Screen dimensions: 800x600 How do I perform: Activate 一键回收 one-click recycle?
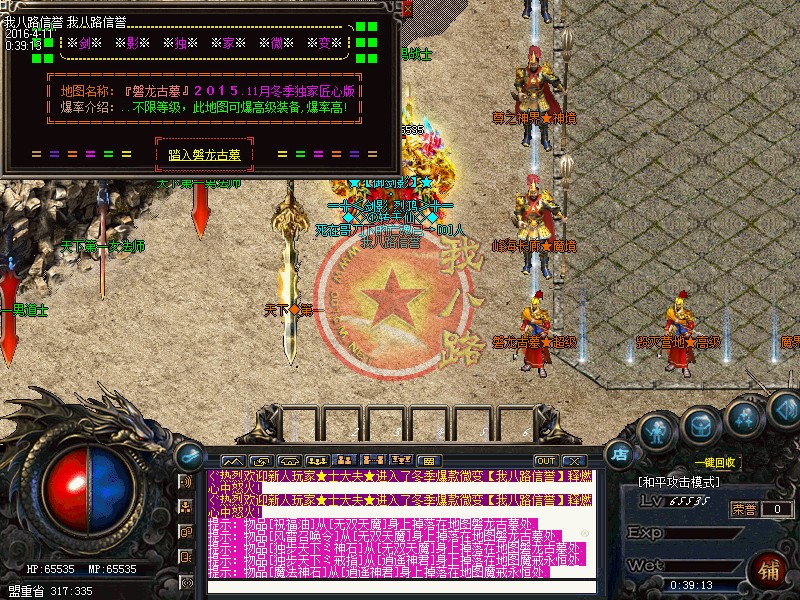point(716,462)
